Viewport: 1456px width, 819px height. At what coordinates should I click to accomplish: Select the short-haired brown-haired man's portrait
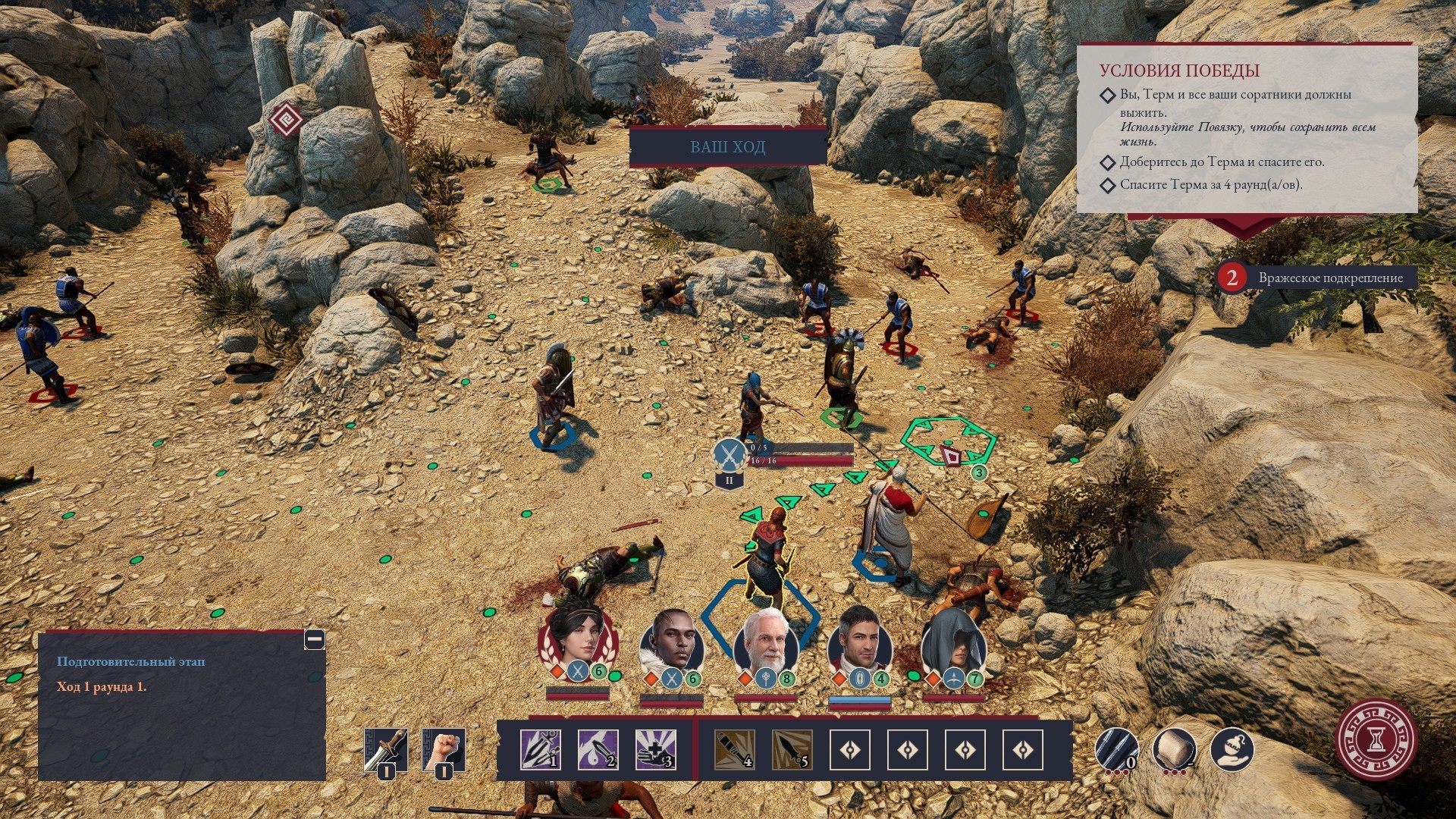click(x=860, y=643)
